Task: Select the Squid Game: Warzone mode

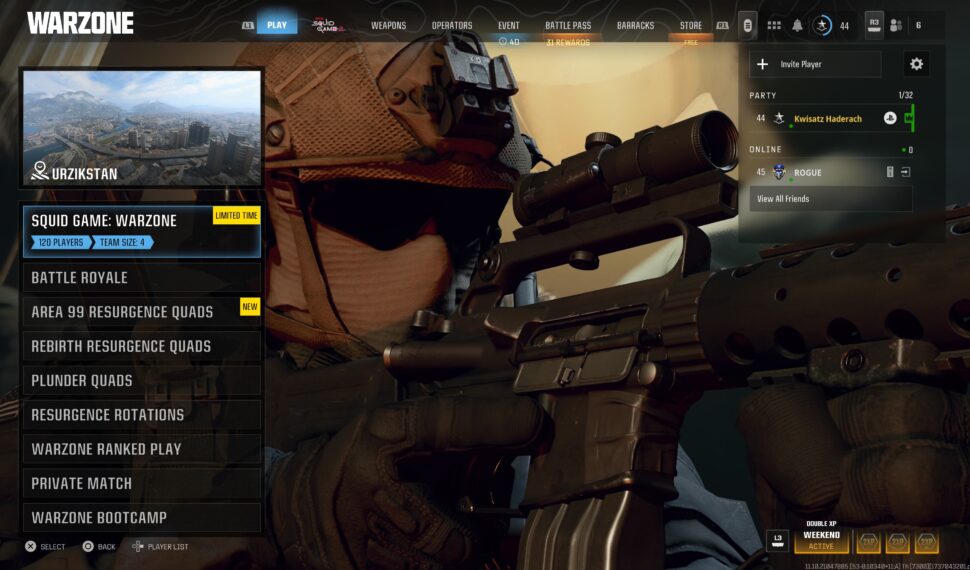Action: click(x=141, y=230)
